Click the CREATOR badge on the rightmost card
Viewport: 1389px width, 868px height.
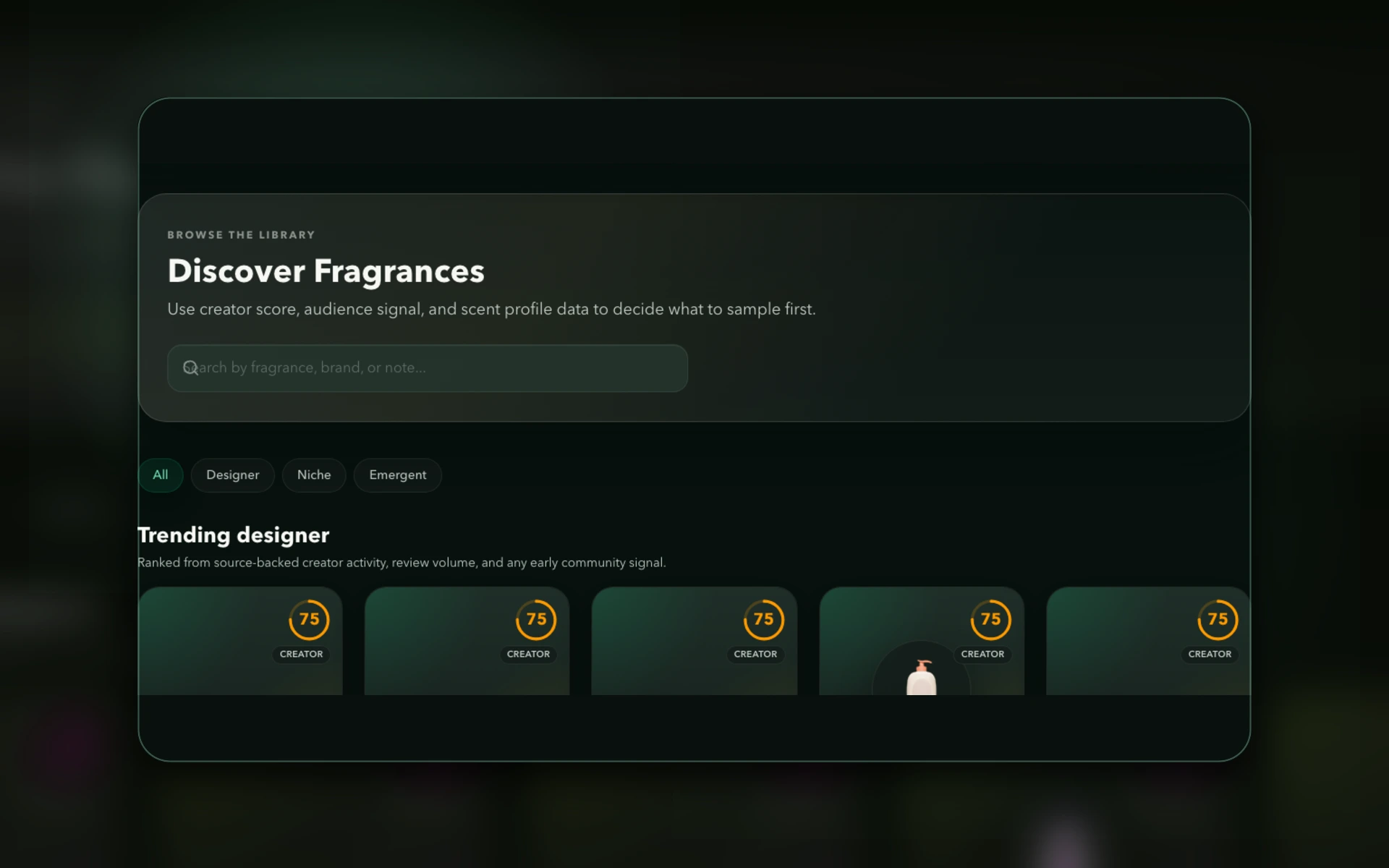[1210, 654]
